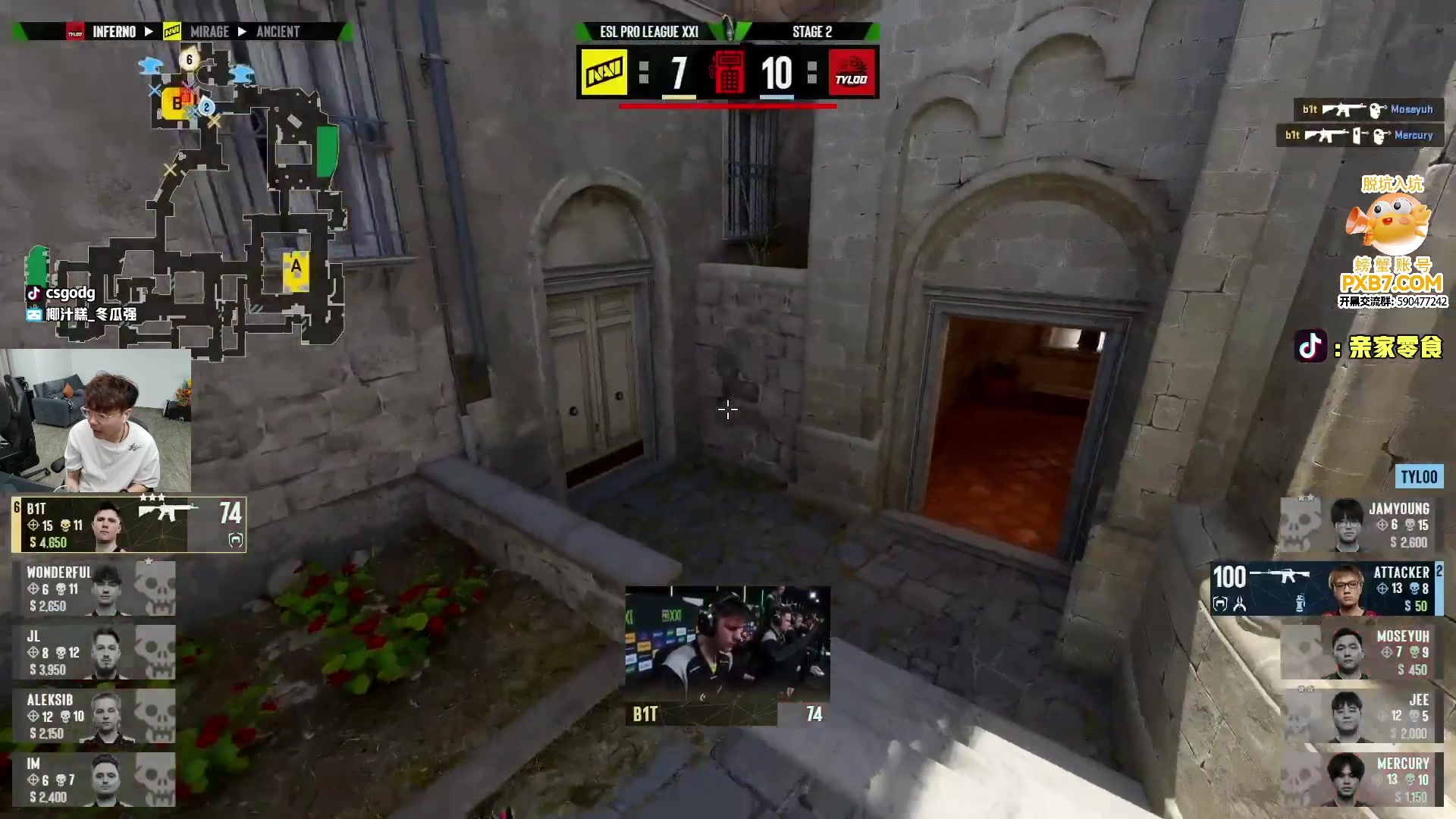The height and width of the screenshot is (819, 1456).
Task: Click the A bombsite marker on minimap
Action: click(x=296, y=267)
